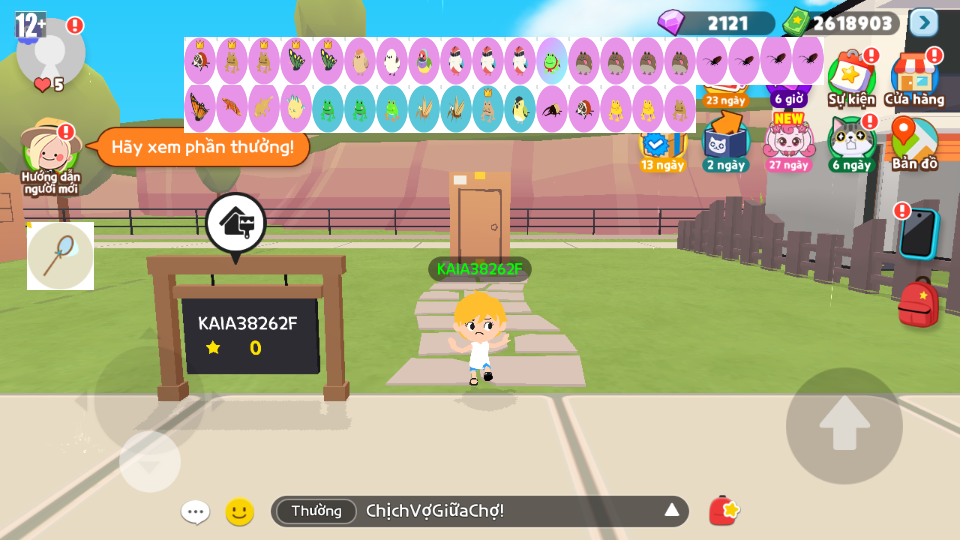Open the Sự kiện events calendar
This screenshot has height=540, width=960.
tap(851, 78)
